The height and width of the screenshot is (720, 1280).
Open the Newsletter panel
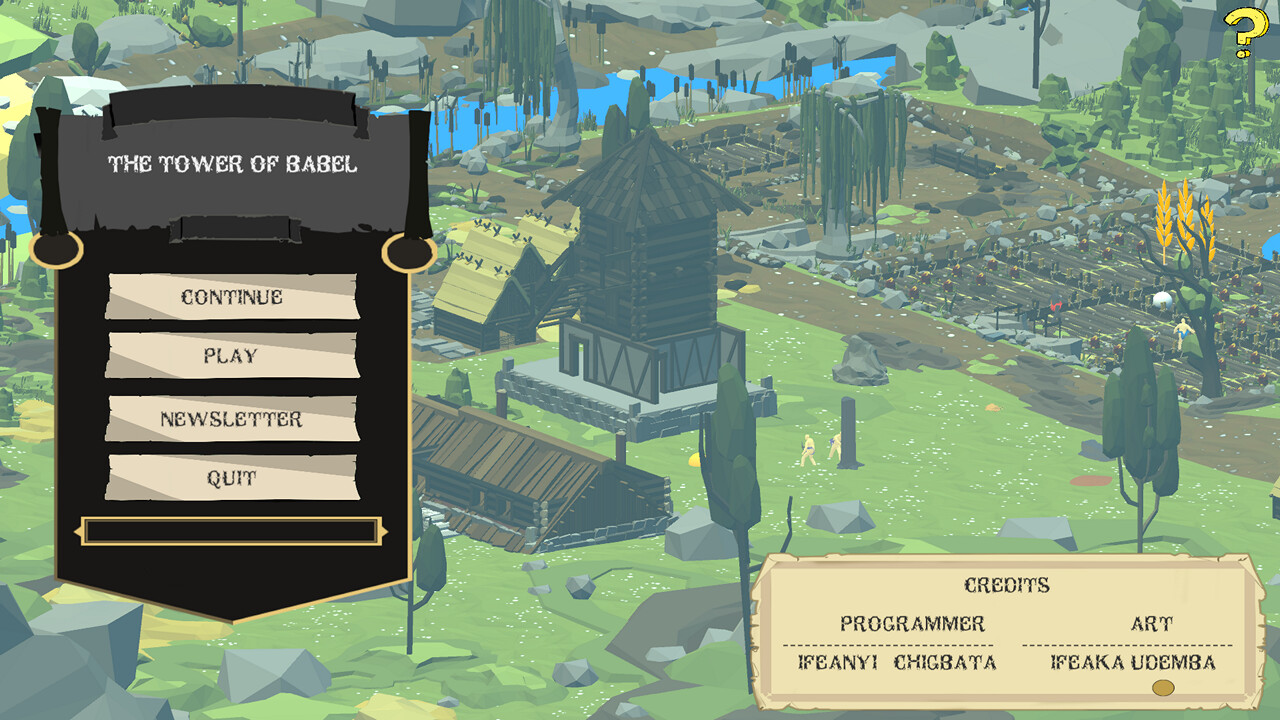pyautogui.click(x=232, y=420)
